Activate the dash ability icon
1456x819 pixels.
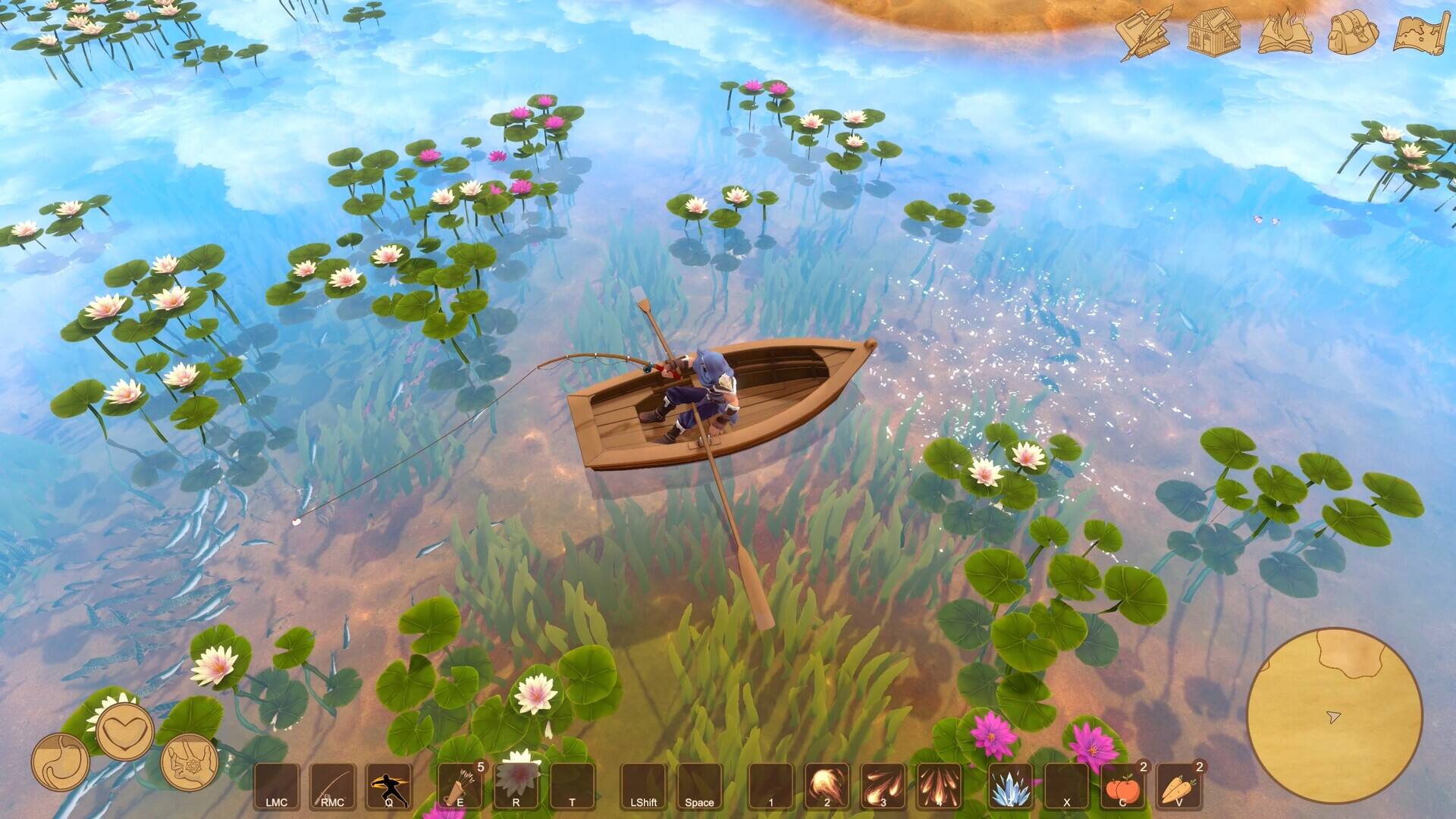click(388, 787)
